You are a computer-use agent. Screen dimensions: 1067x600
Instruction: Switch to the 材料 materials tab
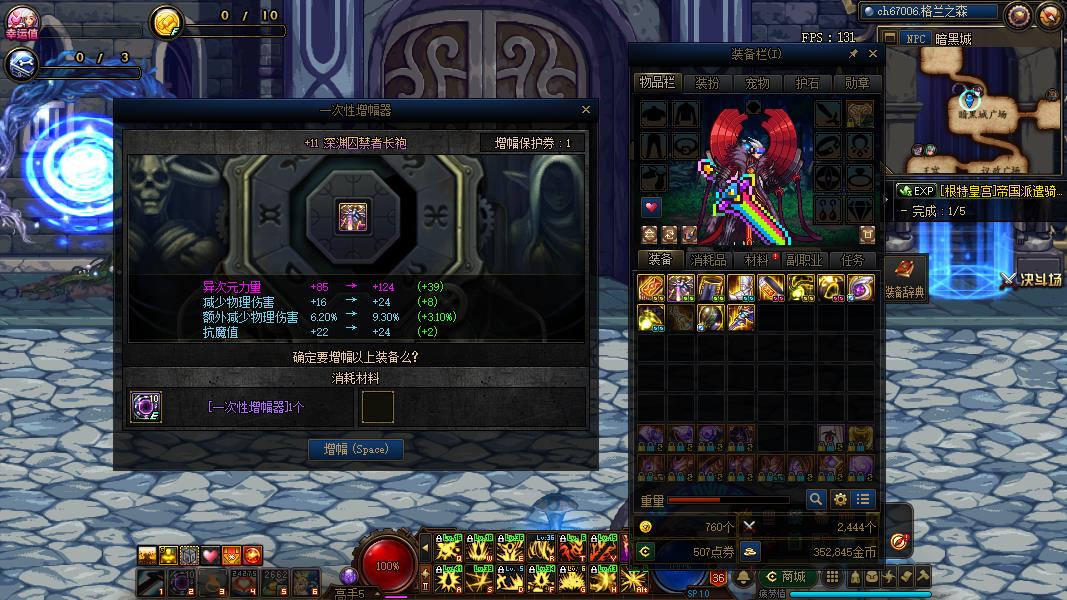pos(757,260)
